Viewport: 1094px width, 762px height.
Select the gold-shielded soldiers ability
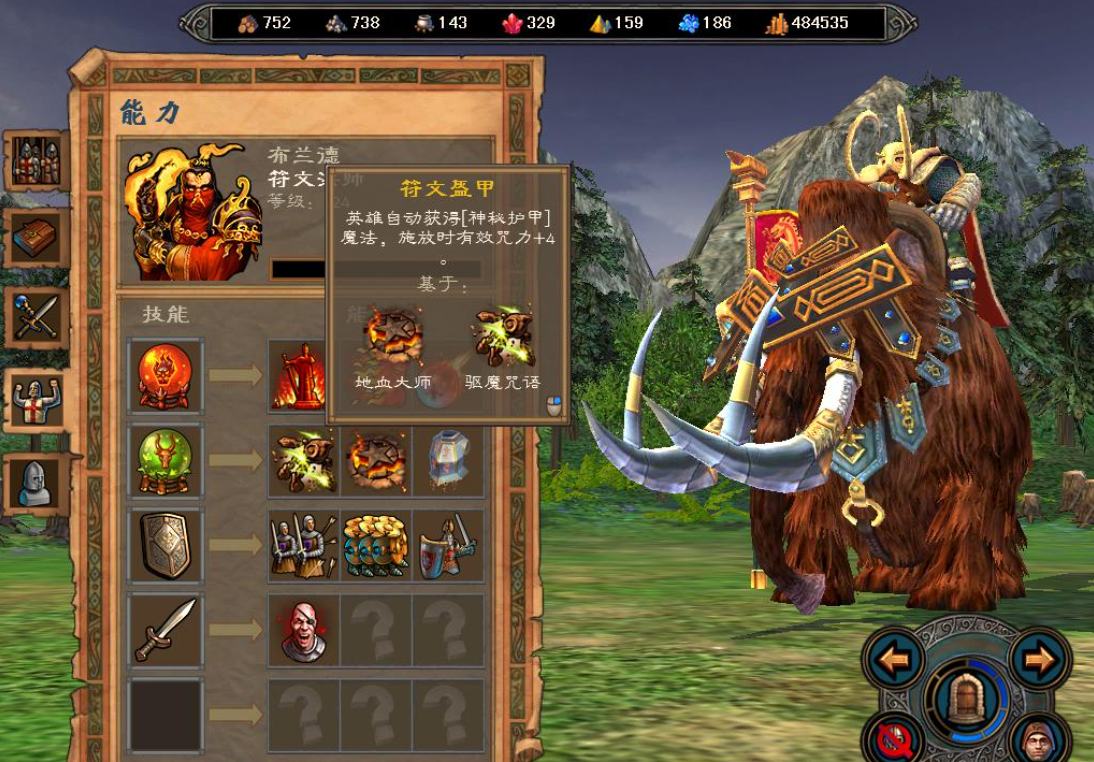coord(376,545)
